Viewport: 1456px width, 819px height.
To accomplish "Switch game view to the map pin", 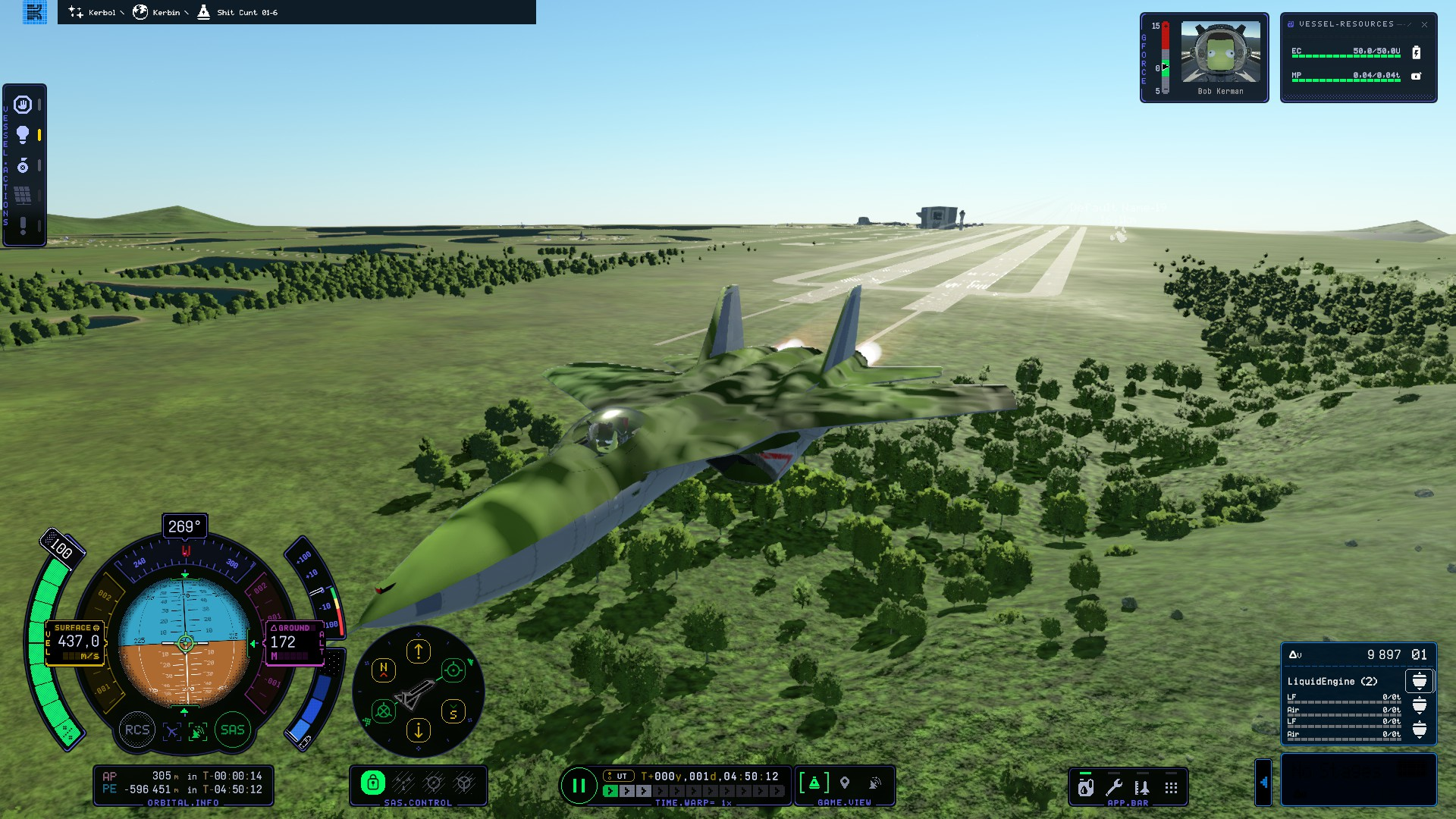I will tap(845, 783).
